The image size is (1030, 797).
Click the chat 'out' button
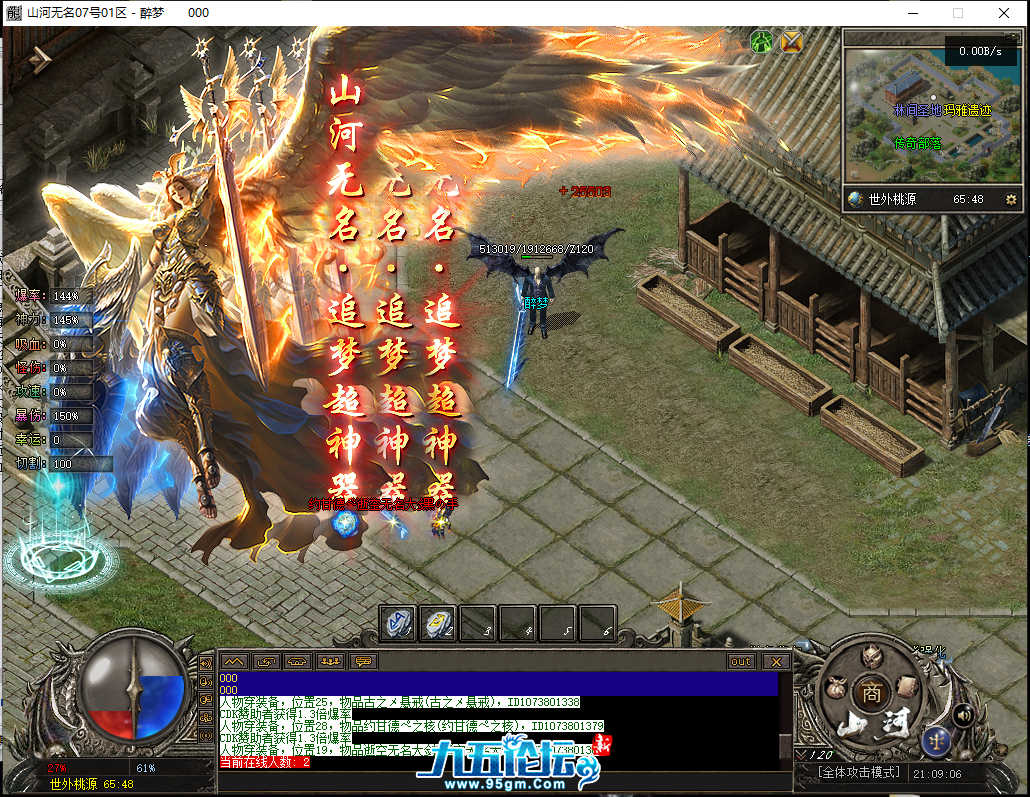pos(741,661)
